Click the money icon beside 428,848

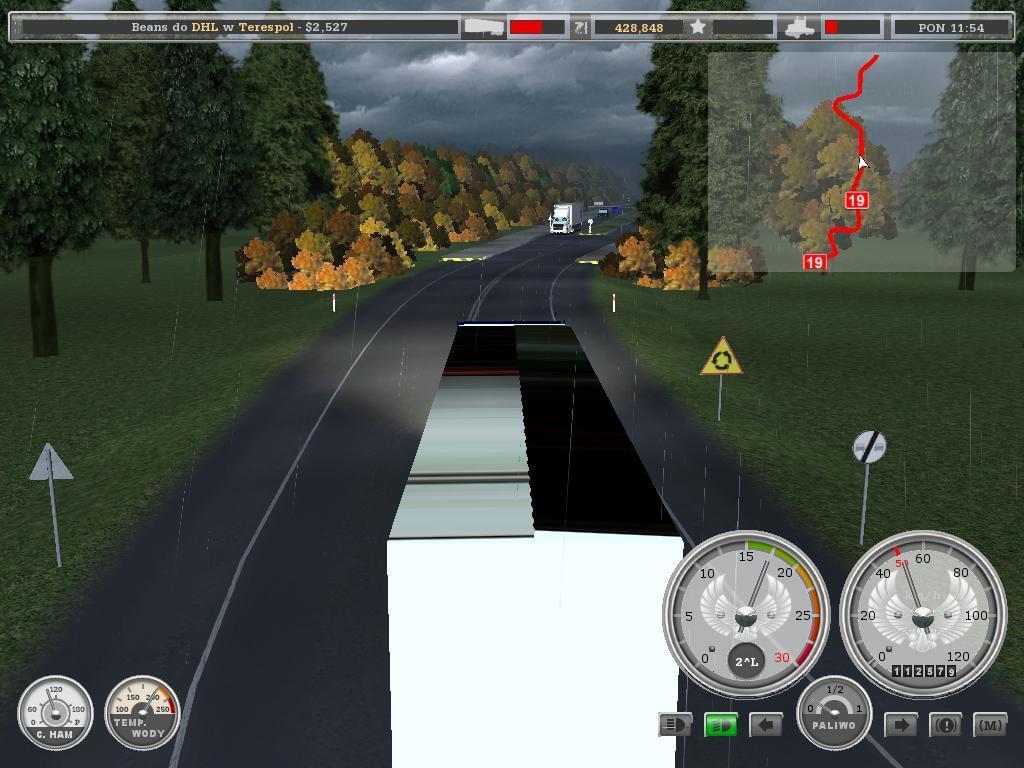[x=581, y=27]
